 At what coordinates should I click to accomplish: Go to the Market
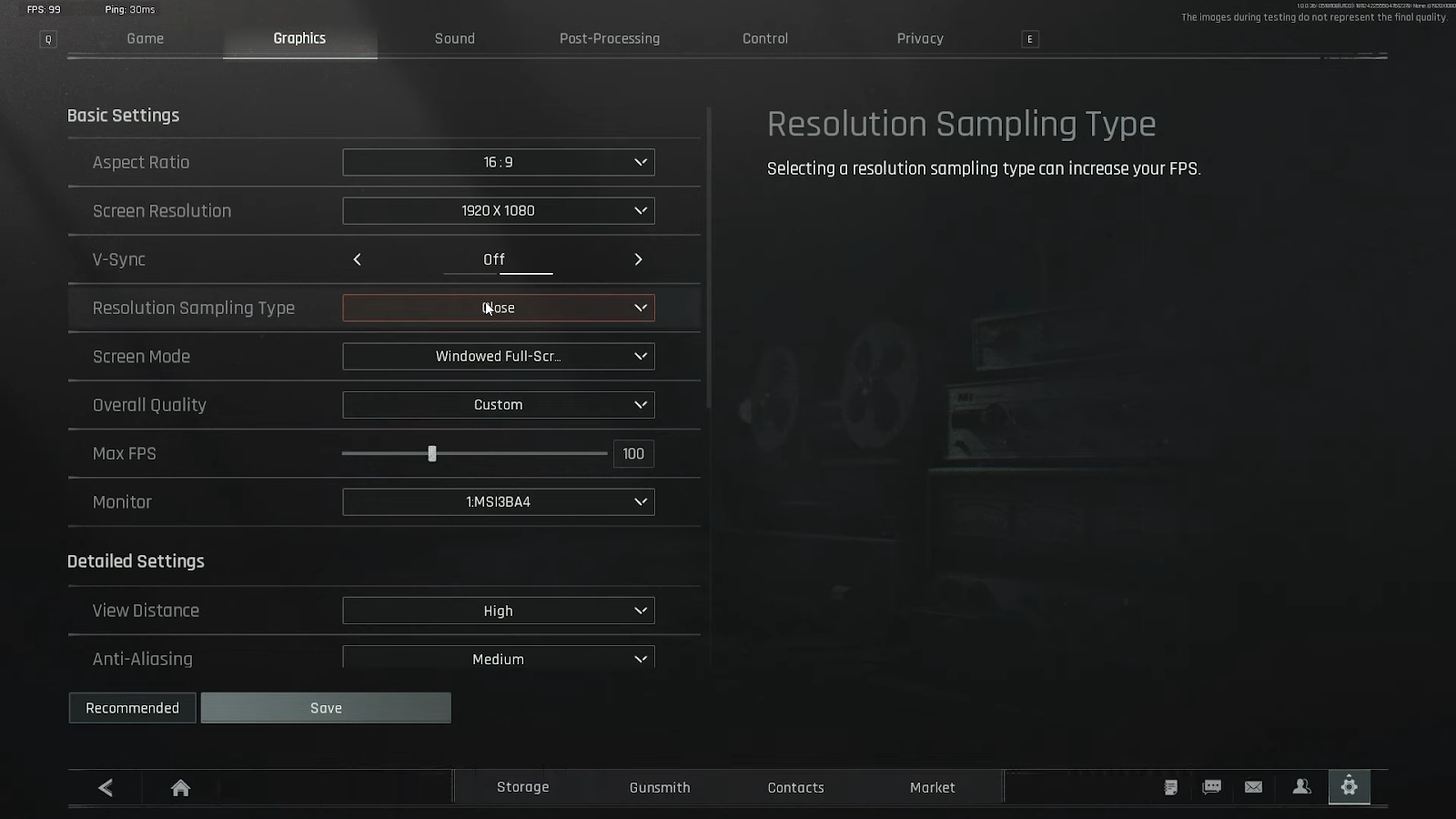[932, 787]
